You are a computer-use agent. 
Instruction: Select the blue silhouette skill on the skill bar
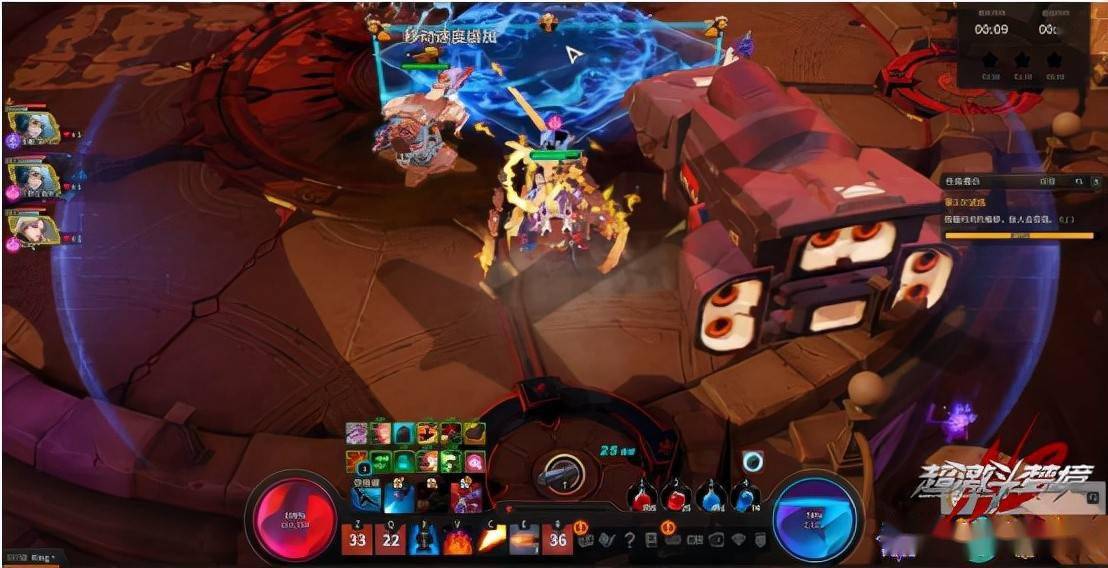coord(425,540)
